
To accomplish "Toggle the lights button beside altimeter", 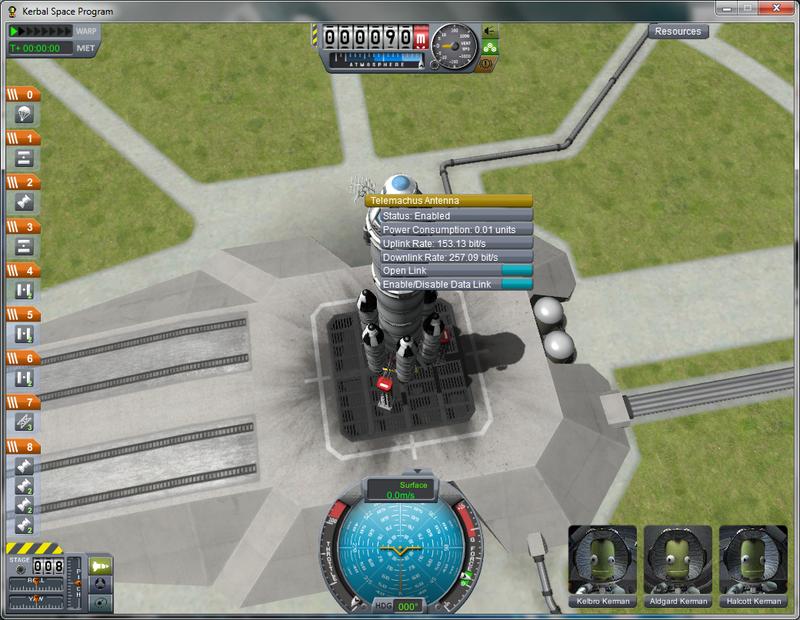I will pos(490,32).
